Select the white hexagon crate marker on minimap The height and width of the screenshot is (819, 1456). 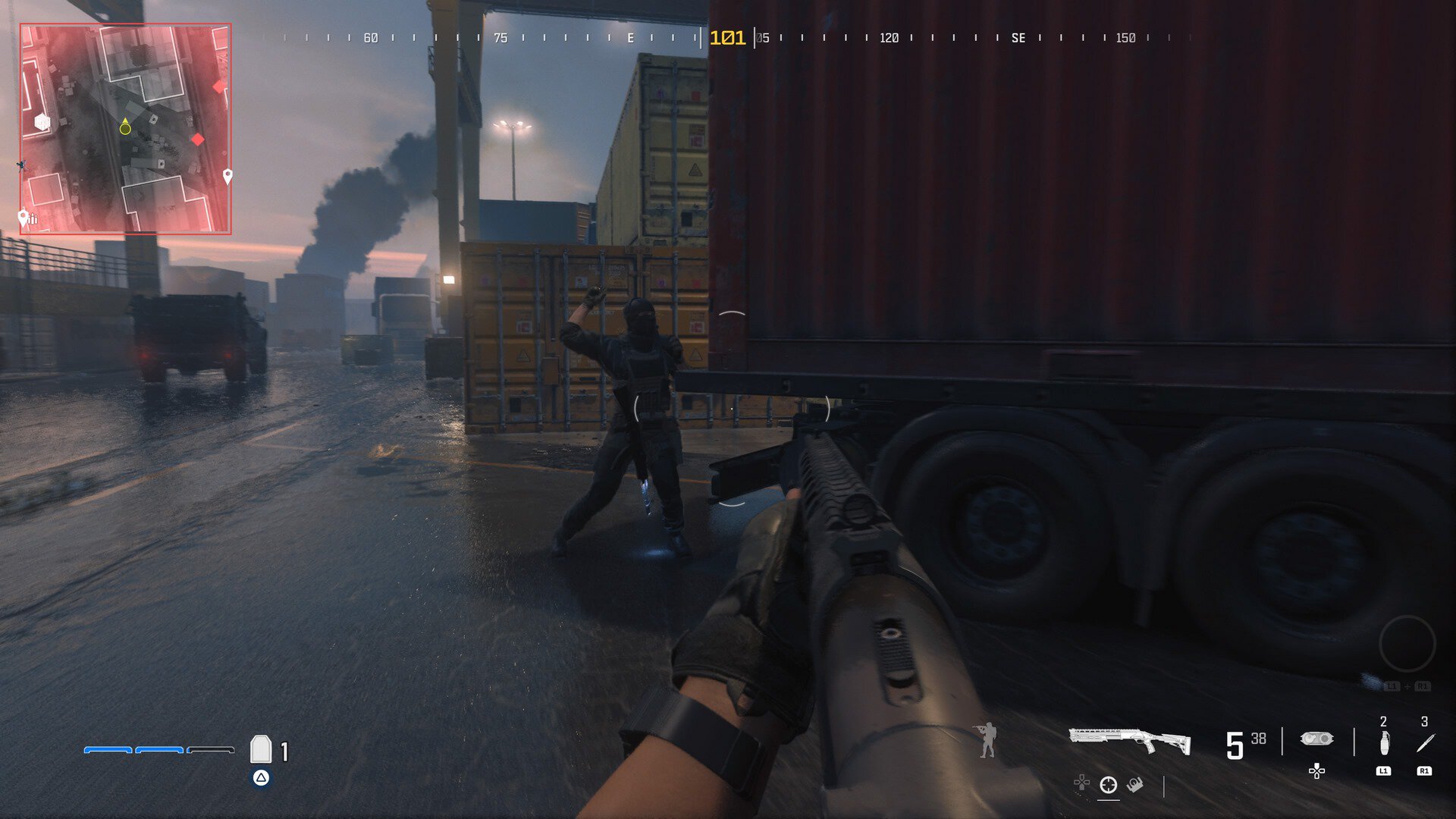(x=42, y=122)
